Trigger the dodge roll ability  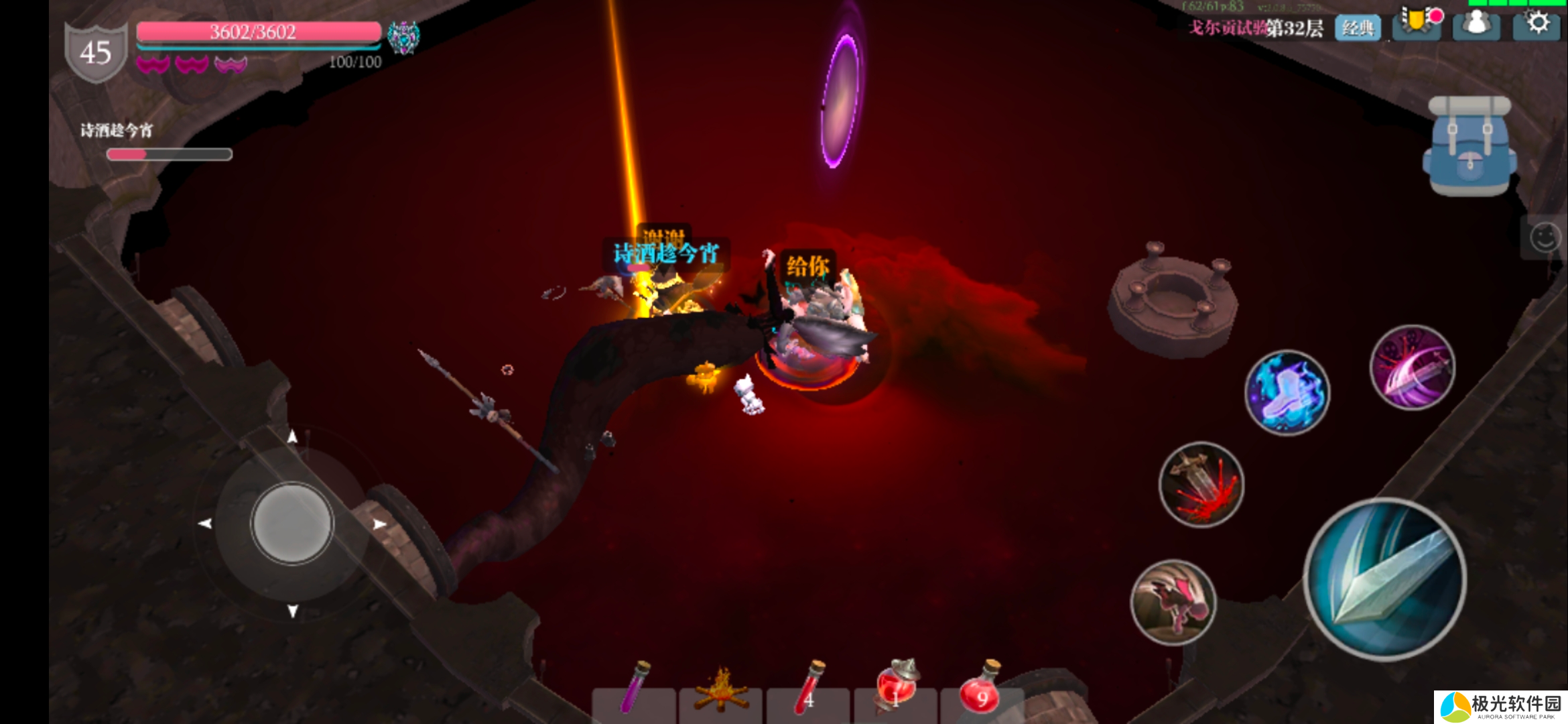click(x=1173, y=602)
